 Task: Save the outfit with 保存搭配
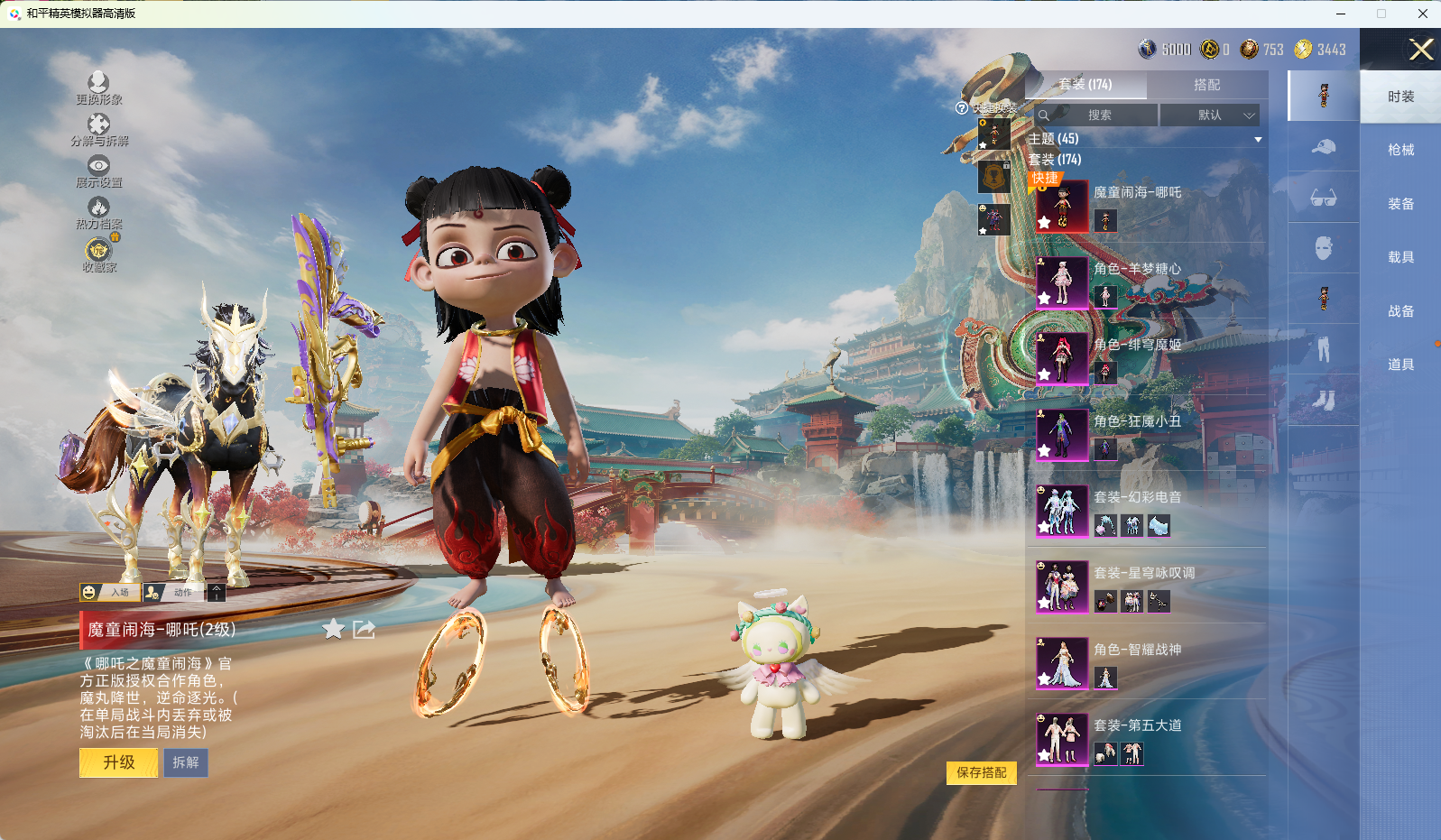[981, 772]
